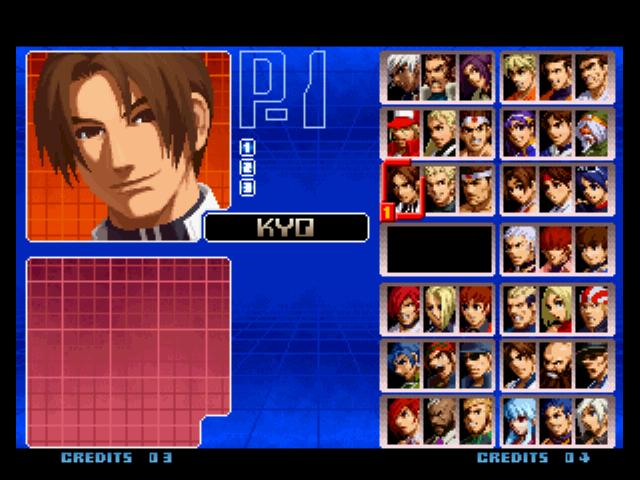Choose white-haired Angel
640x480 pixels.
coord(593,420)
